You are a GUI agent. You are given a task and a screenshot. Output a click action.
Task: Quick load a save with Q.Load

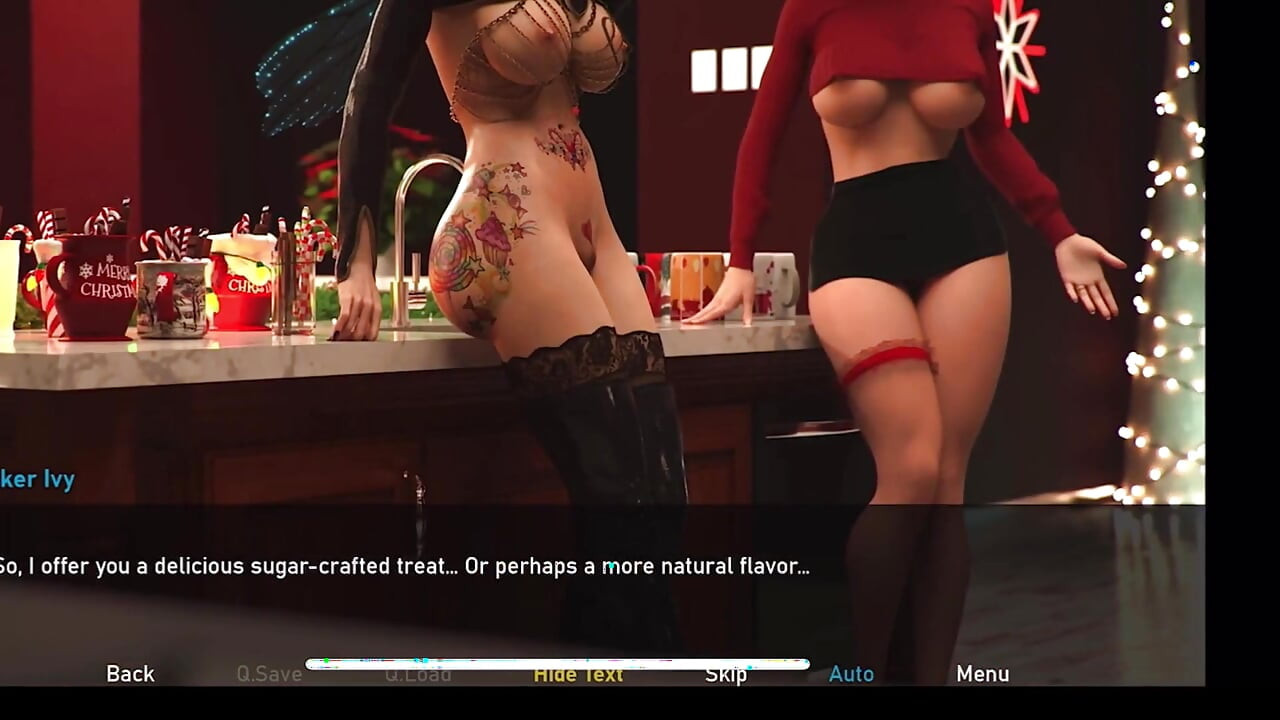tap(420, 674)
